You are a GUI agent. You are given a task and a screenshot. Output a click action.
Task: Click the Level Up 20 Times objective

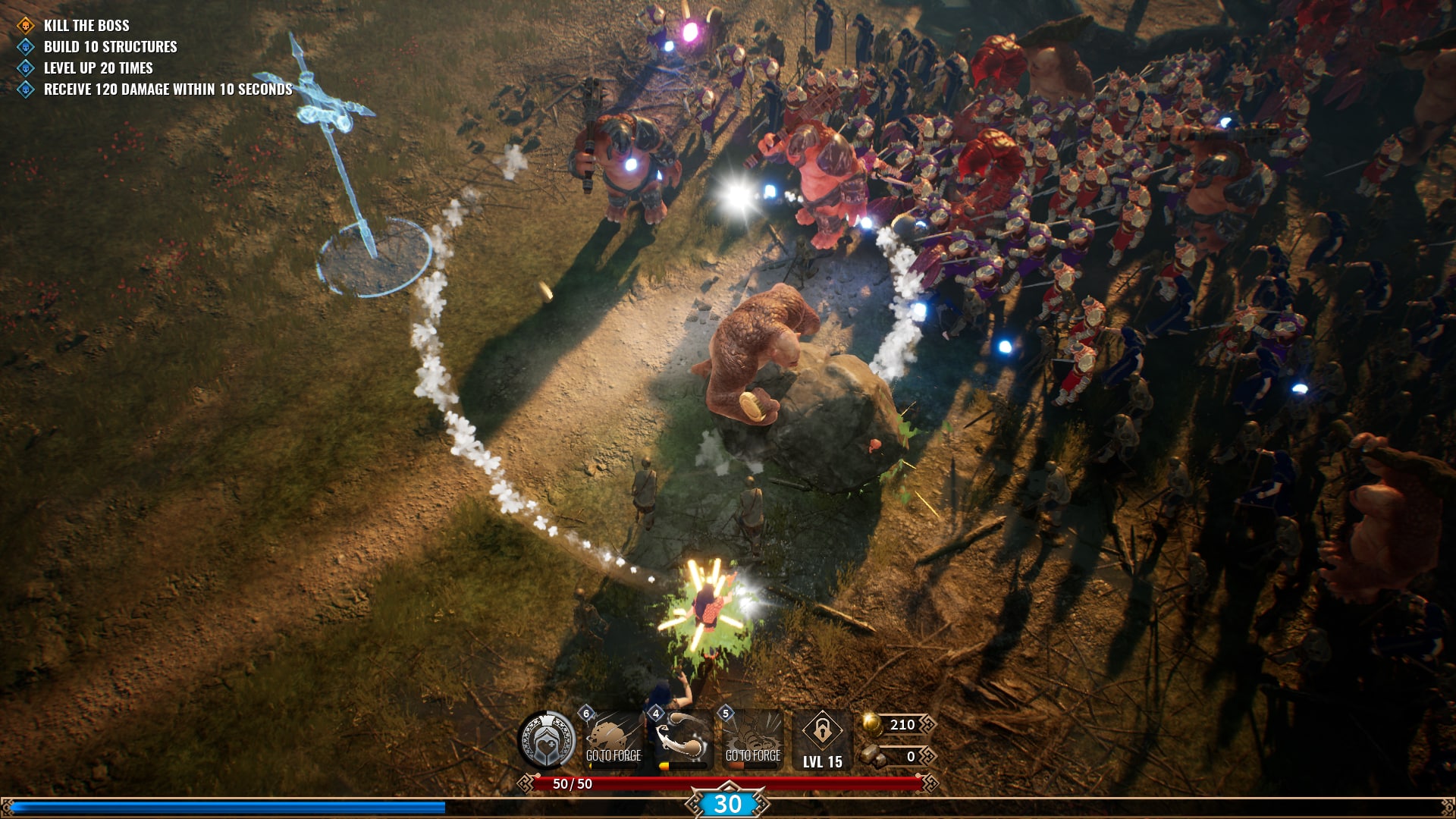(99, 68)
